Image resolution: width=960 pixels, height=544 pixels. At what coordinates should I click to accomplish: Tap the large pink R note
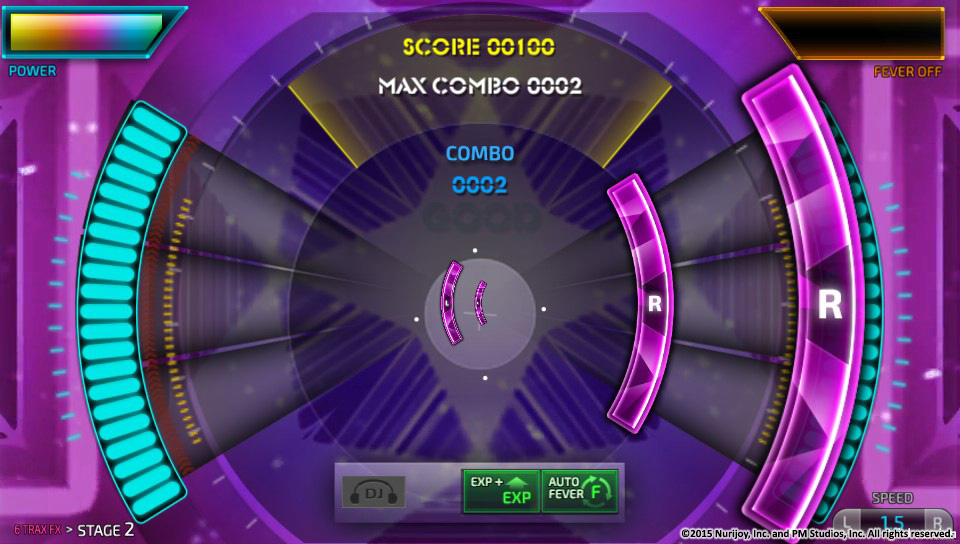click(829, 303)
